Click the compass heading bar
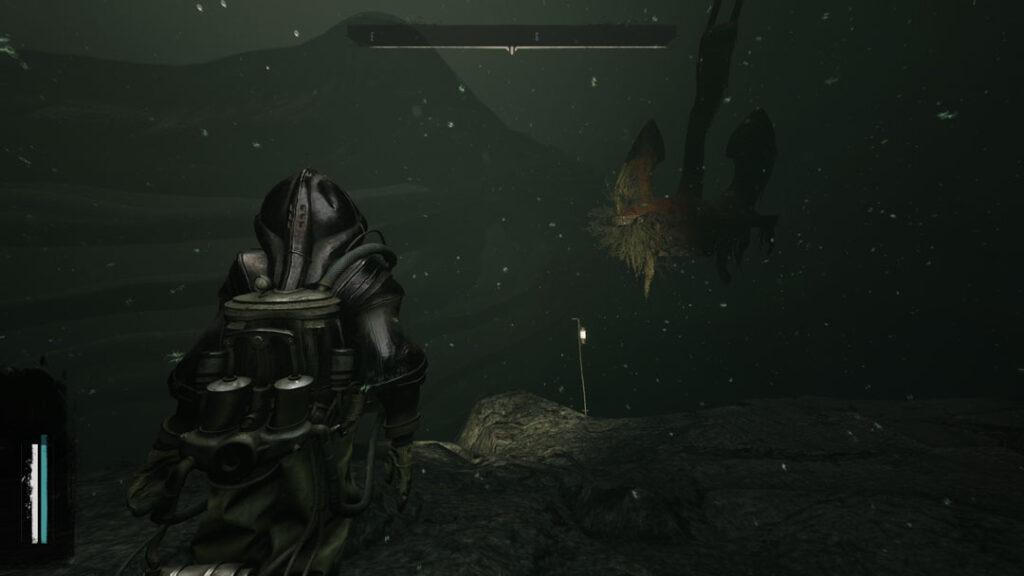The height and width of the screenshot is (576, 1024). (511, 36)
